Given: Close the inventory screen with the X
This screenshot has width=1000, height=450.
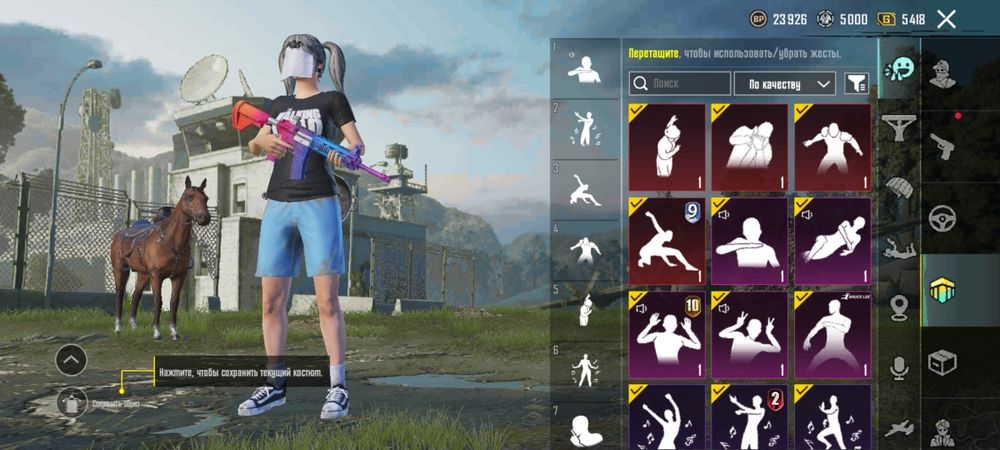Looking at the screenshot, I should pos(946,19).
